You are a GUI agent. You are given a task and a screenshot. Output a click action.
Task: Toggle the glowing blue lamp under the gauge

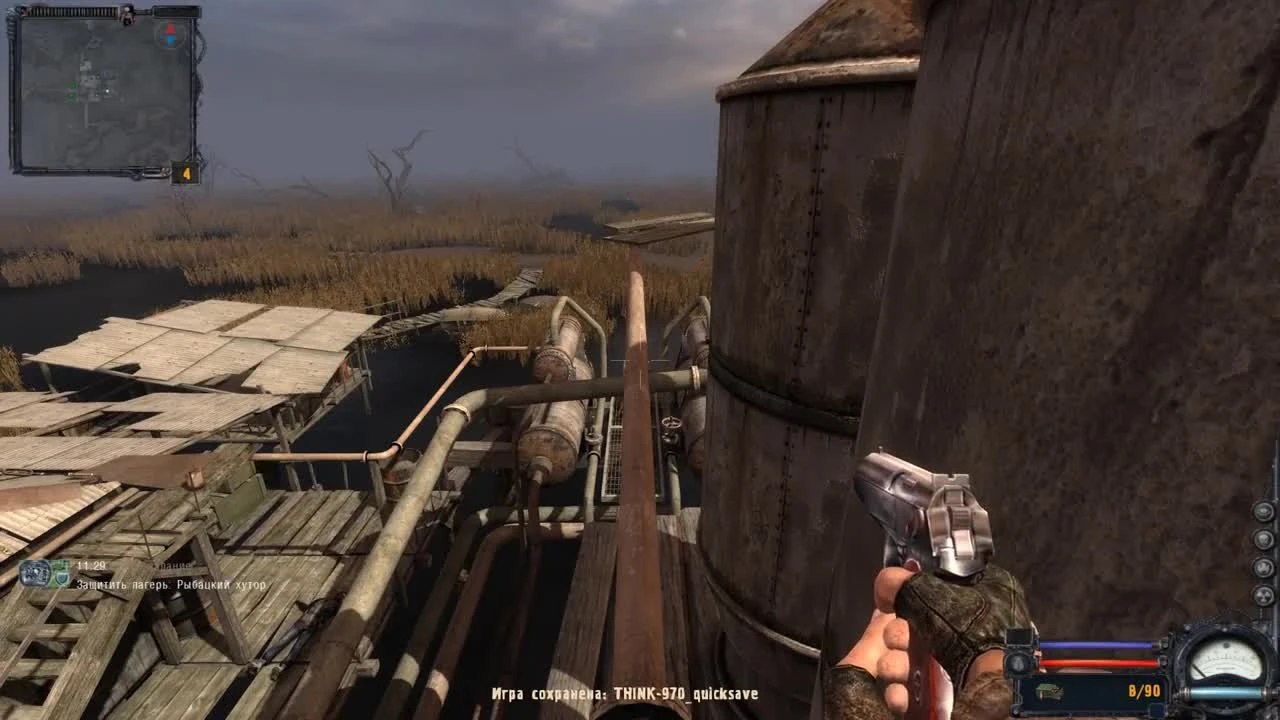[x=1225, y=691]
